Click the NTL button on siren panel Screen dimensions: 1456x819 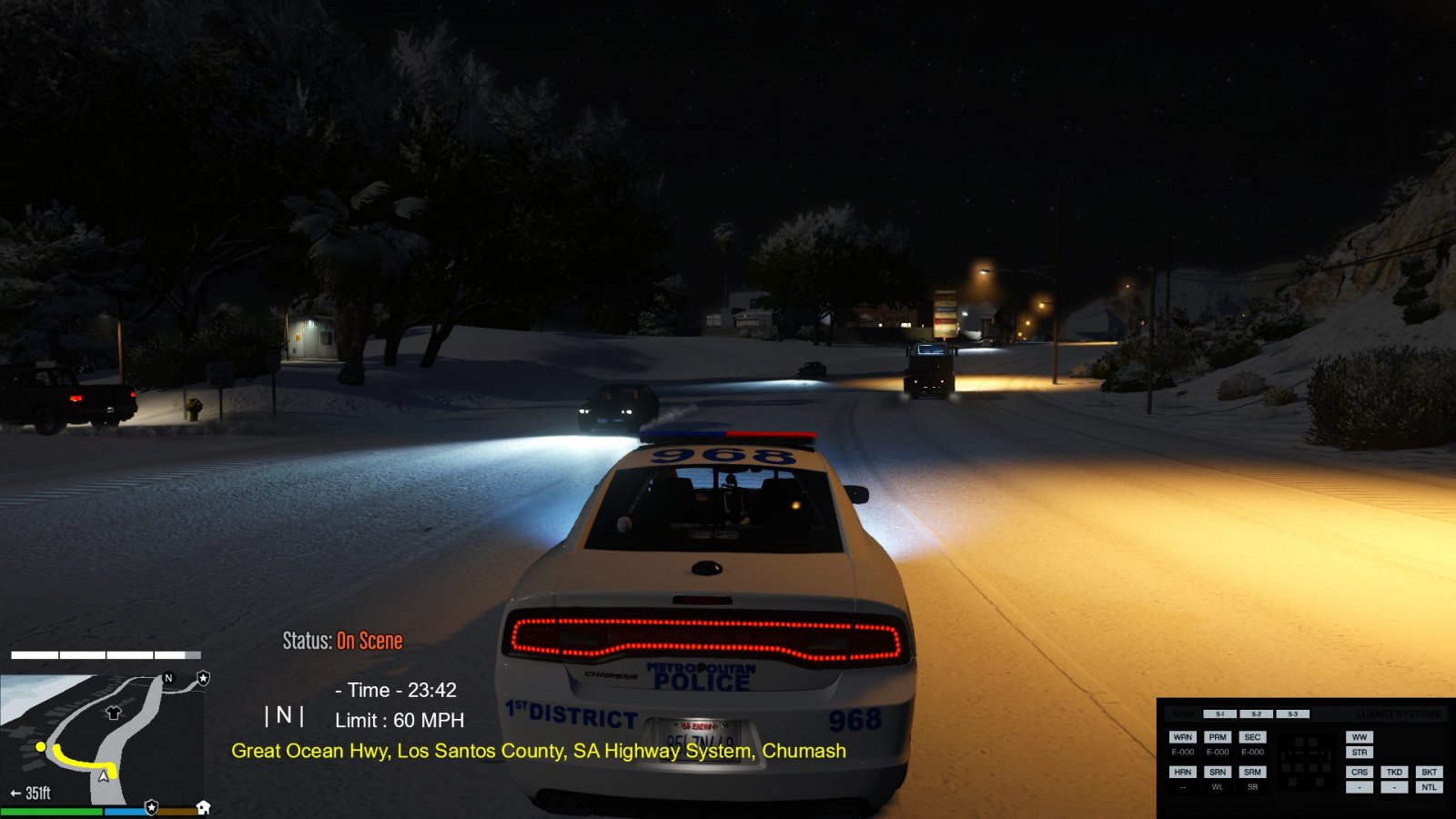[x=1430, y=787]
